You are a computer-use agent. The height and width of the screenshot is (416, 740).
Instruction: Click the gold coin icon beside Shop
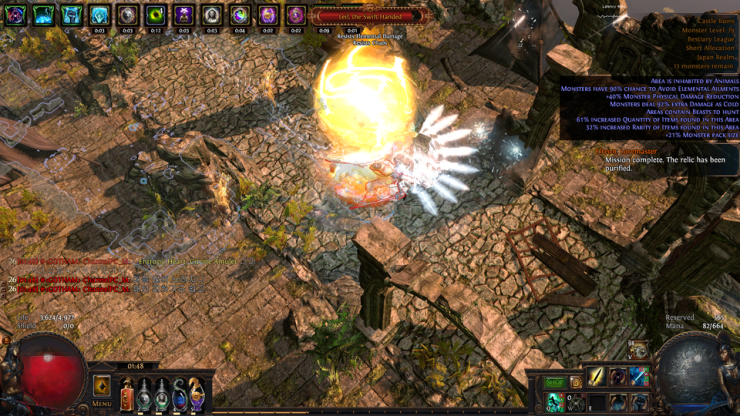(576, 383)
